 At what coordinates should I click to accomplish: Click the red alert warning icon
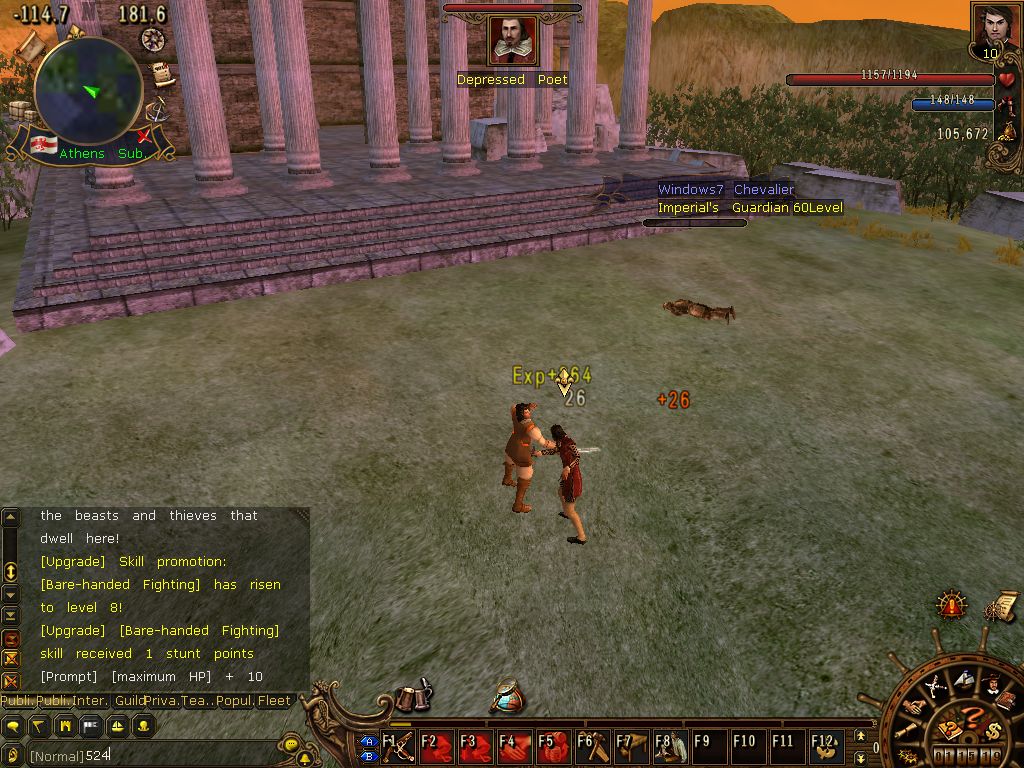951,605
